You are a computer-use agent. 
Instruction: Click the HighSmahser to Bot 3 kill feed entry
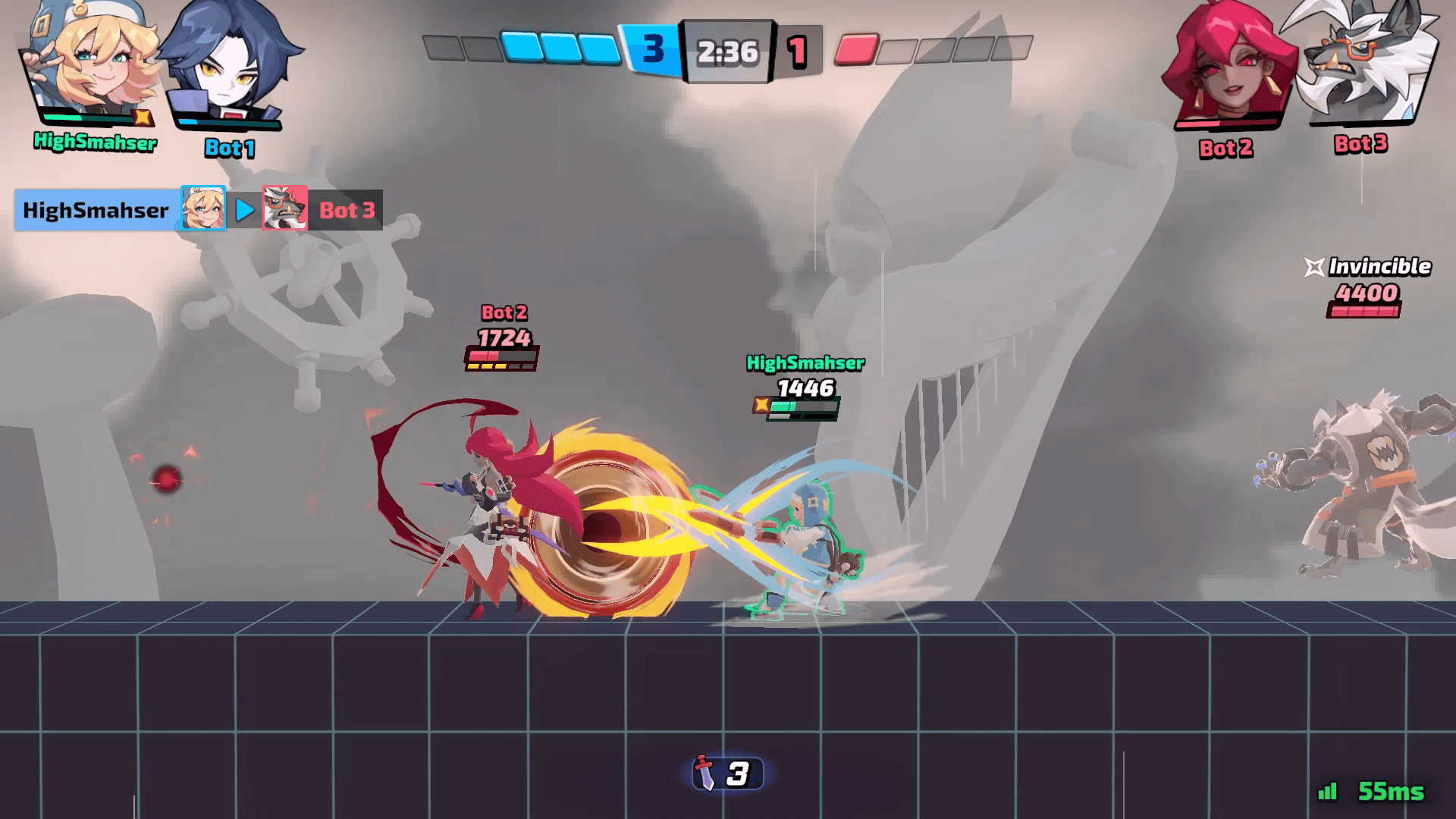(x=199, y=210)
